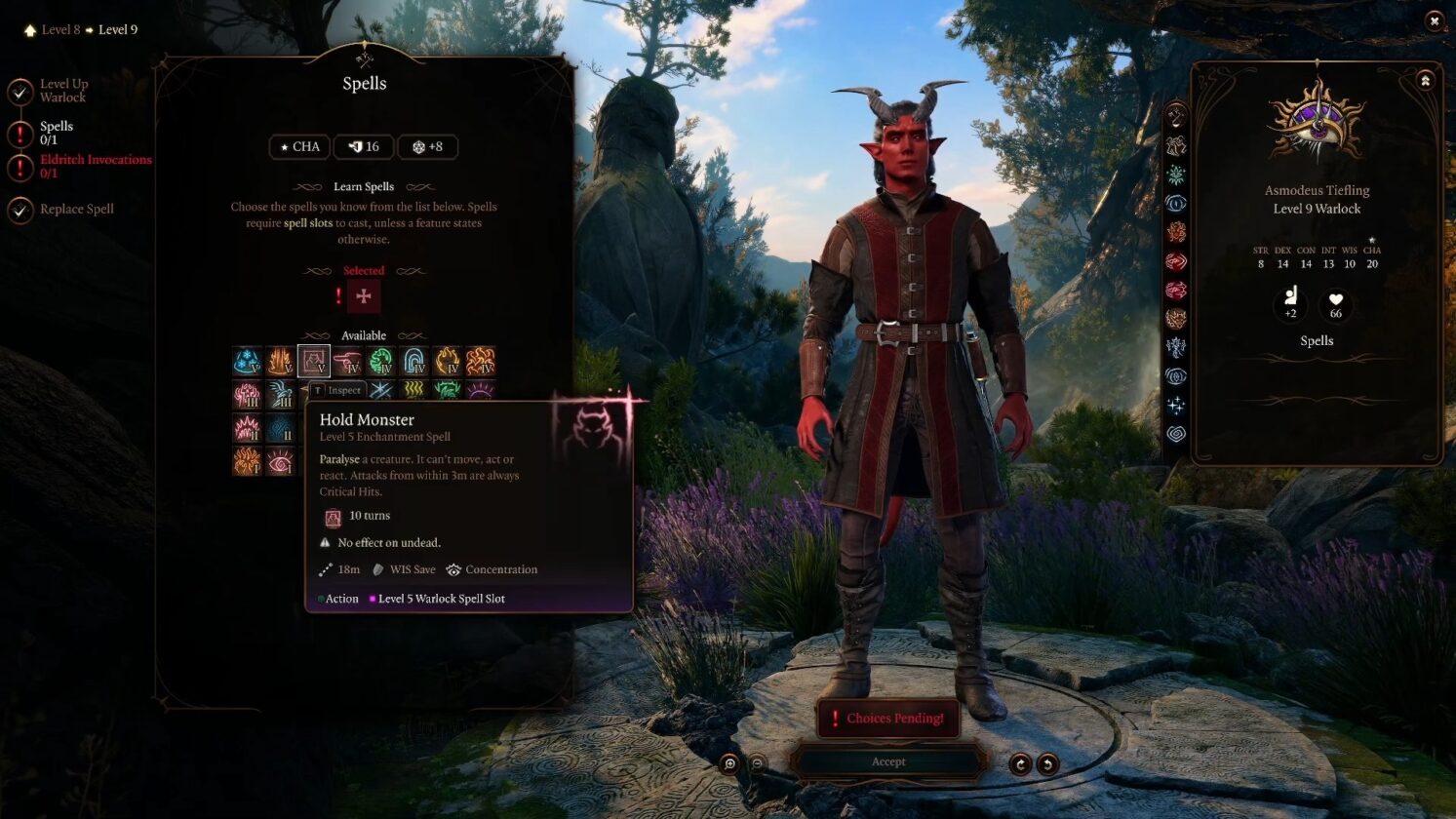Choose the Hold Monster spell icon

coord(313,362)
